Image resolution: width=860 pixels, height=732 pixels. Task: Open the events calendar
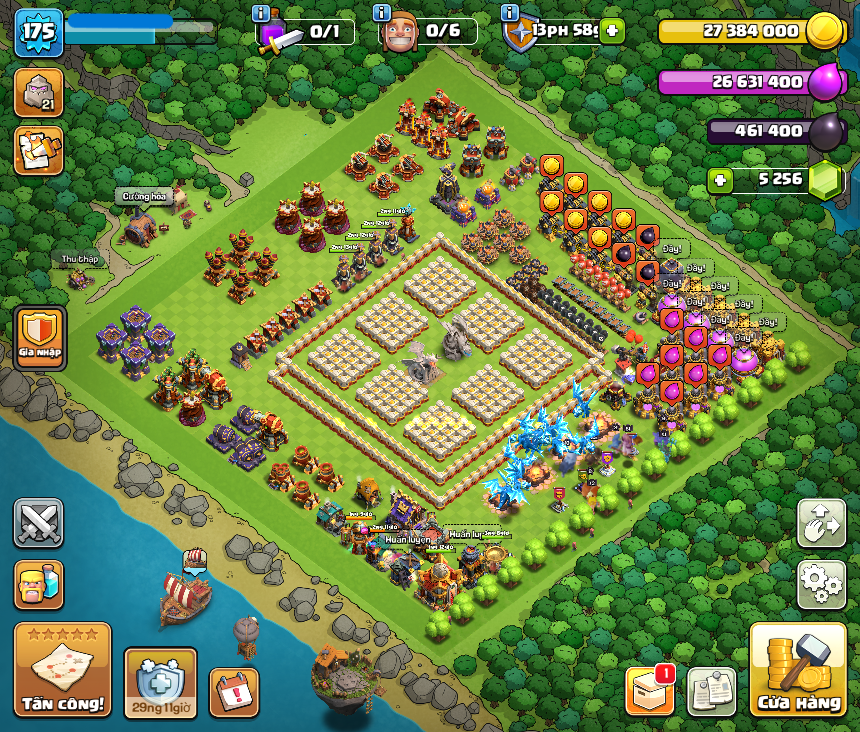pos(234,692)
